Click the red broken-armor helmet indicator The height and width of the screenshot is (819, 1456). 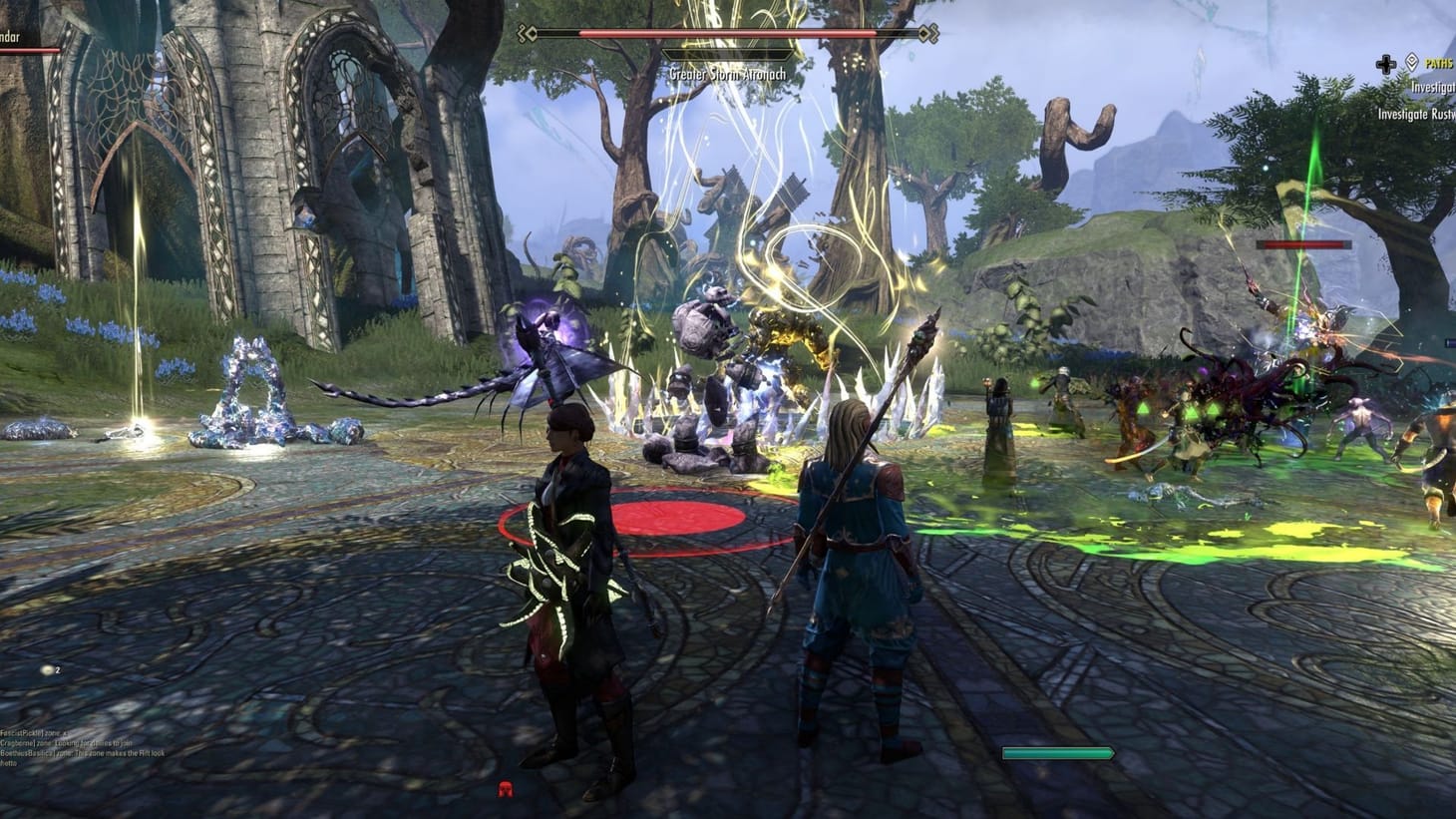[x=506, y=790]
